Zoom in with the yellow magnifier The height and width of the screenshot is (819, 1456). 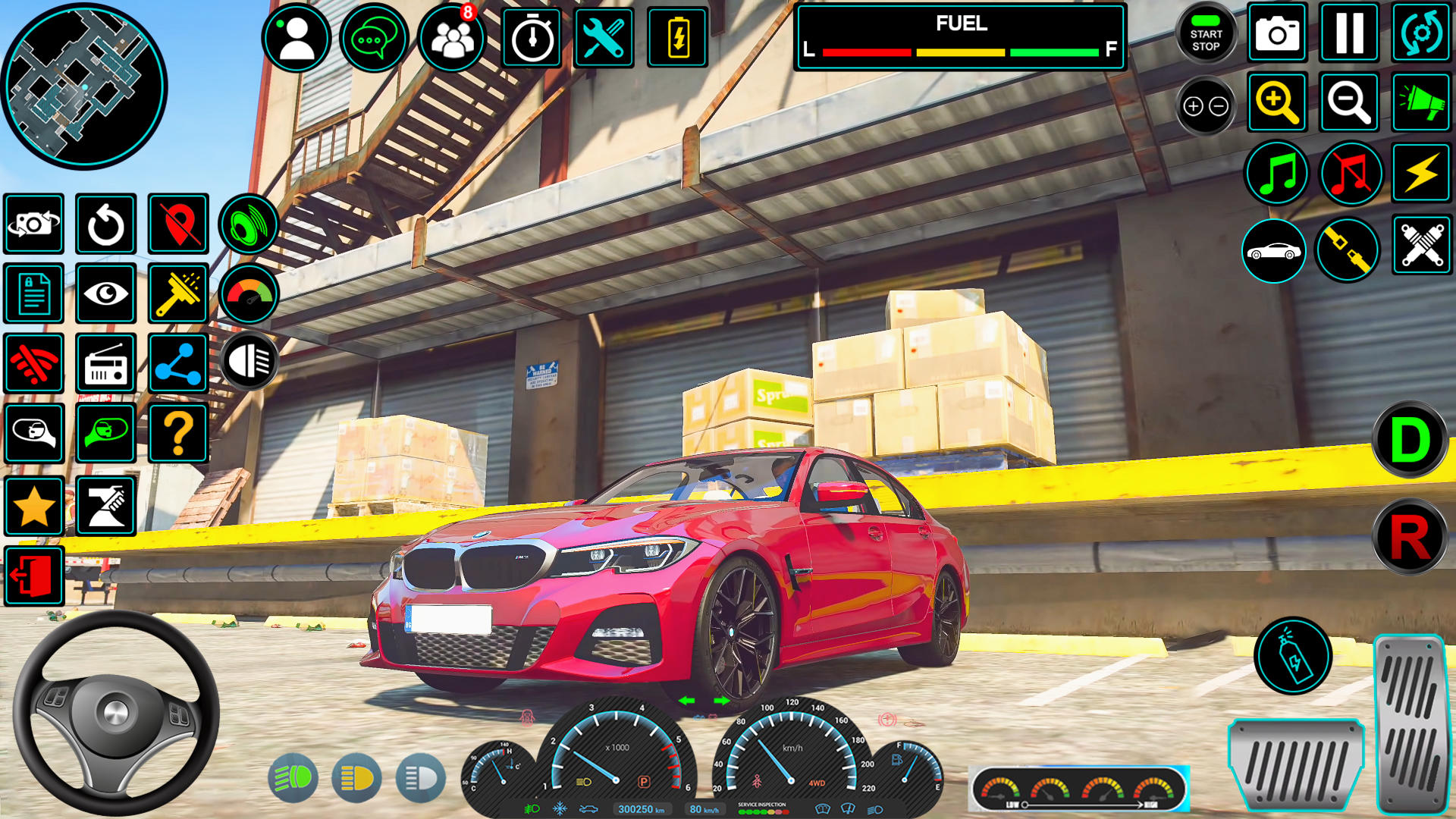[x=1277, y=102]
